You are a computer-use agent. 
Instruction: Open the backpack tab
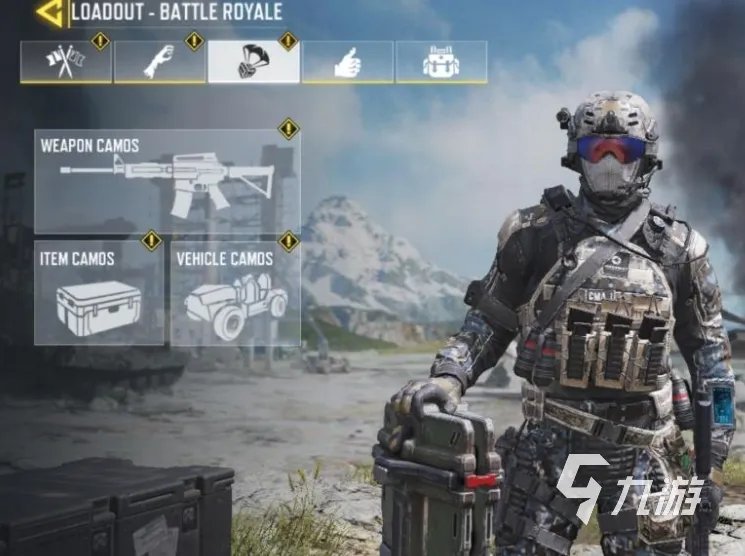pos(441,62)
